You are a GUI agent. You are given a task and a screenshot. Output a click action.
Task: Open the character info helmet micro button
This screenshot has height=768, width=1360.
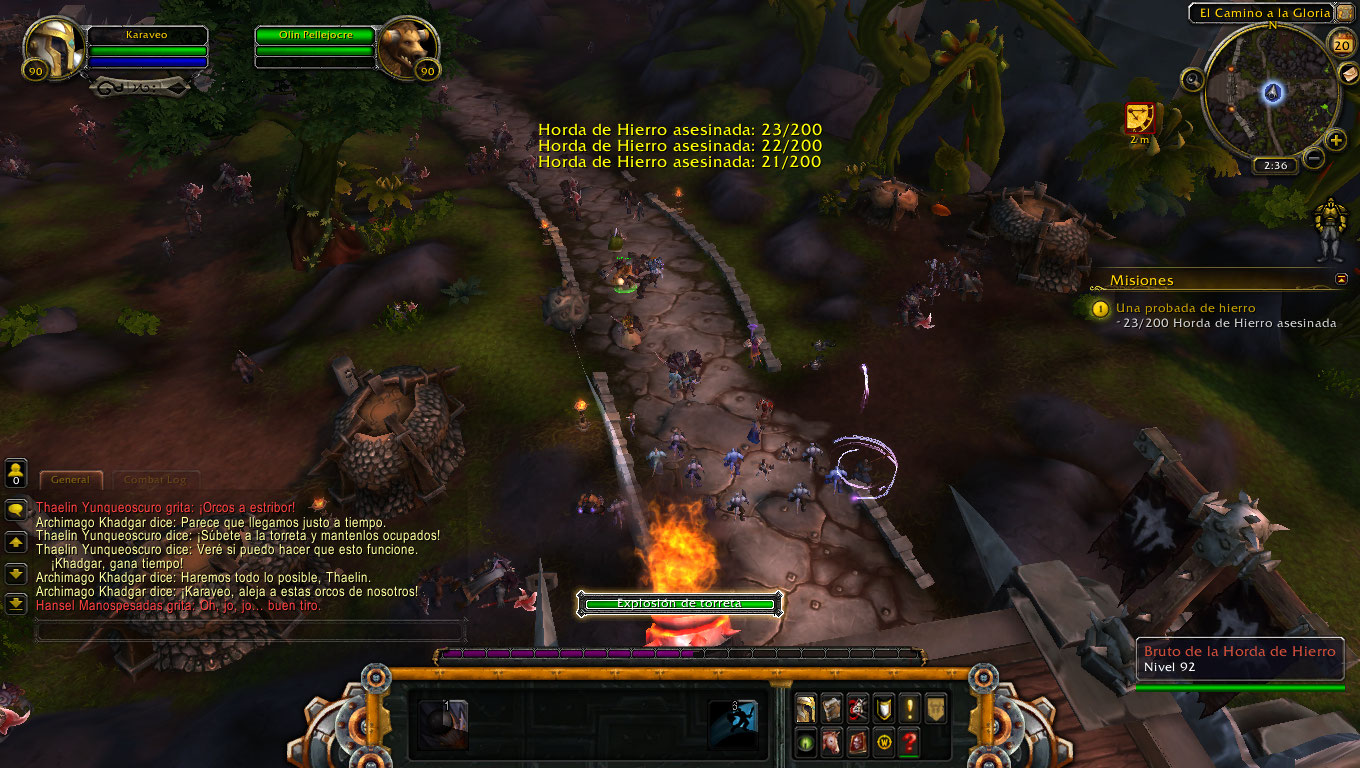click(x=805, y=709)
